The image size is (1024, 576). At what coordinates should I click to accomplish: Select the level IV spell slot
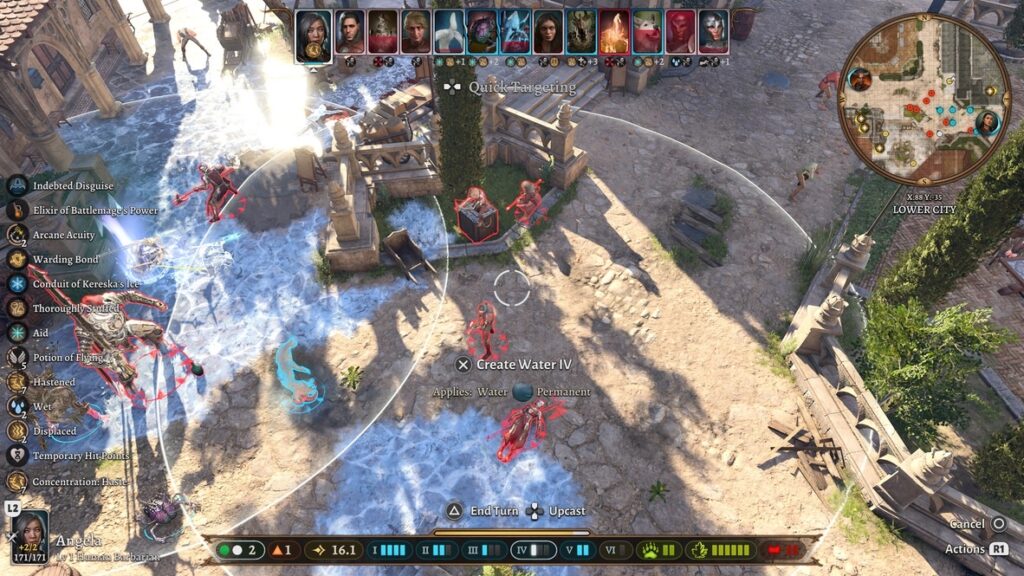pos(533,550)
